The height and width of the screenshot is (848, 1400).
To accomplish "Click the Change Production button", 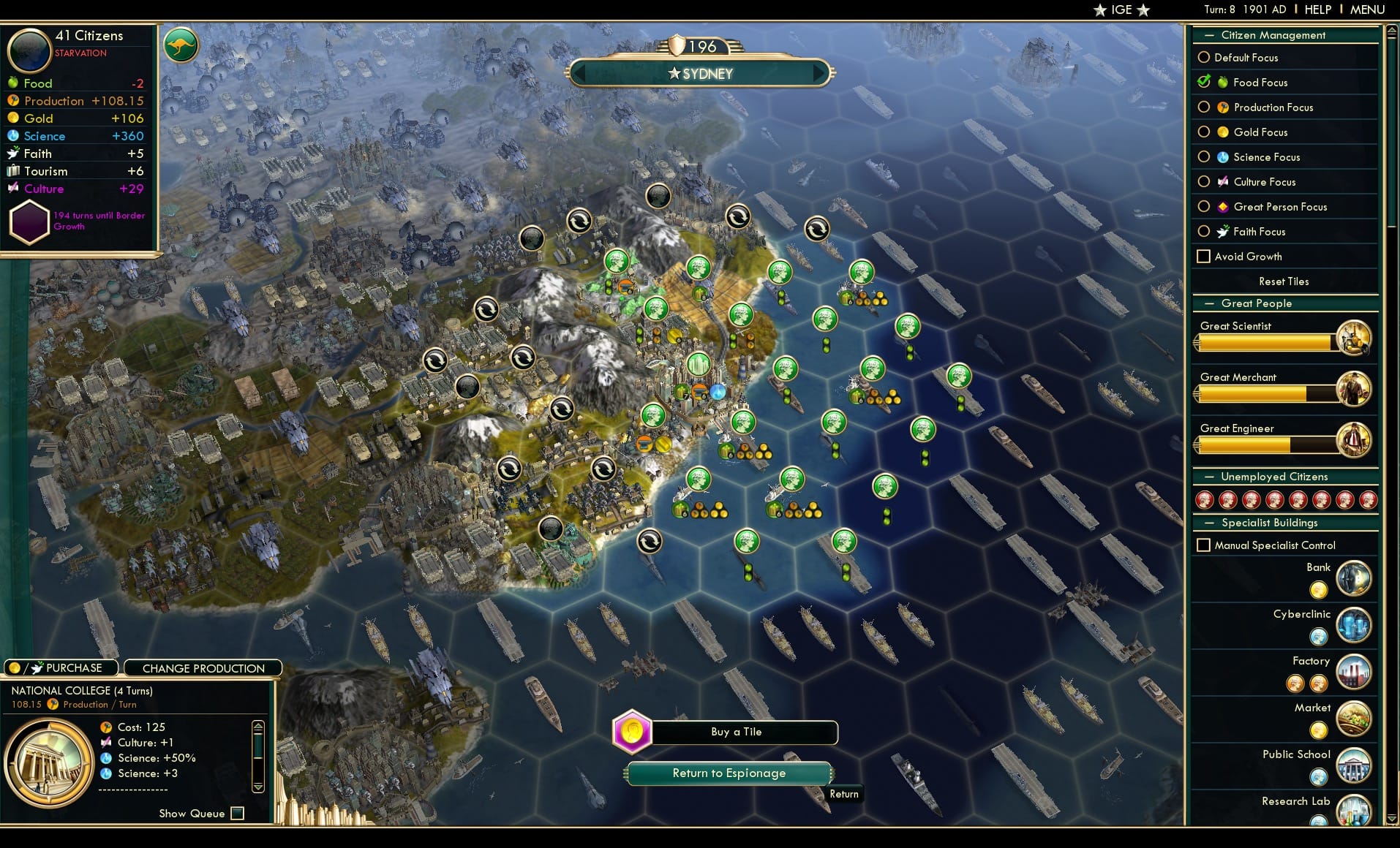I will pyautogui.click(x=203, y=667).
